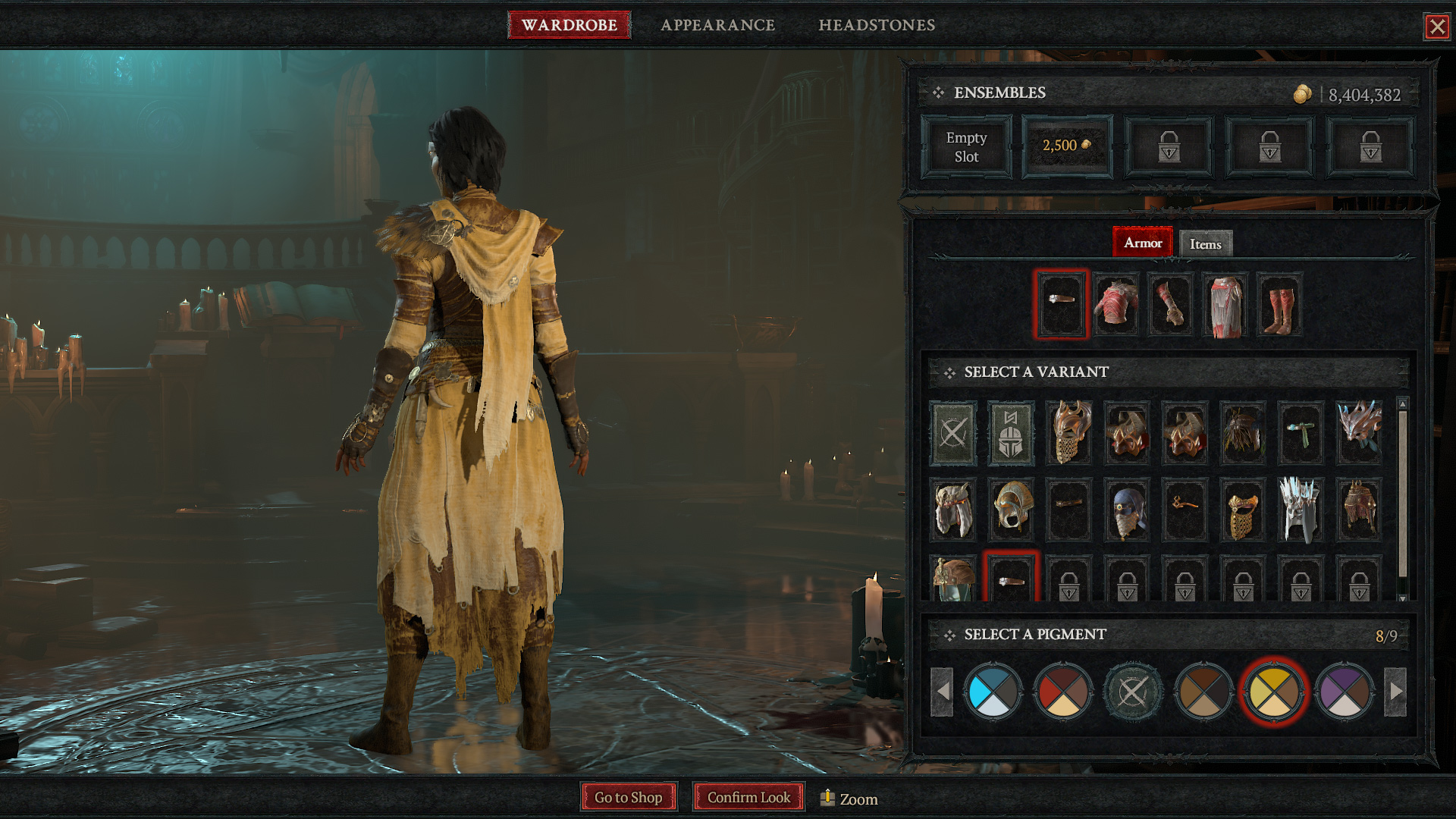Open the shop via Go to Shop

coord(628,797)
